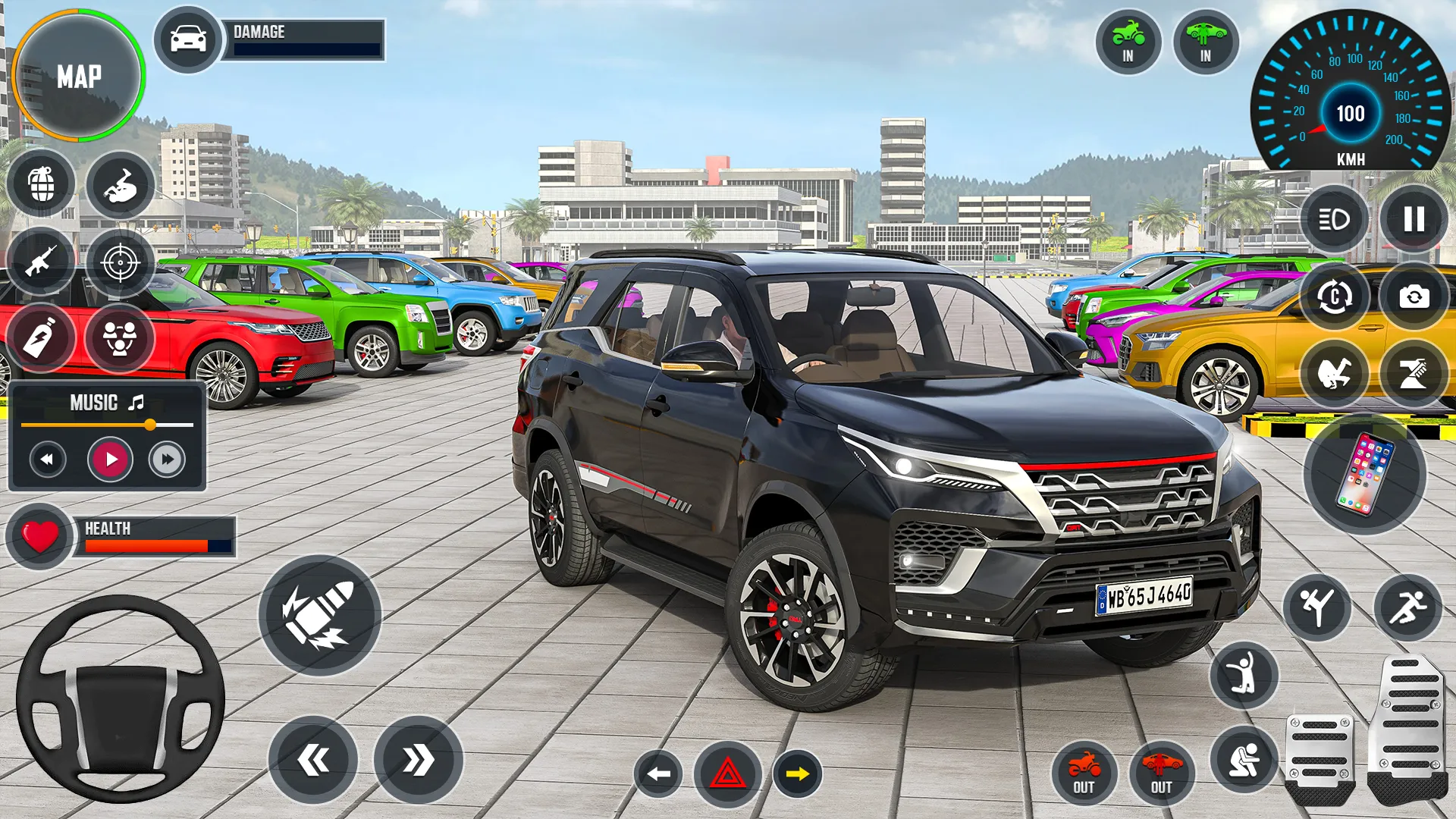
Task: Turn on the hazard warning triangle
Action: tap(727, 774)
